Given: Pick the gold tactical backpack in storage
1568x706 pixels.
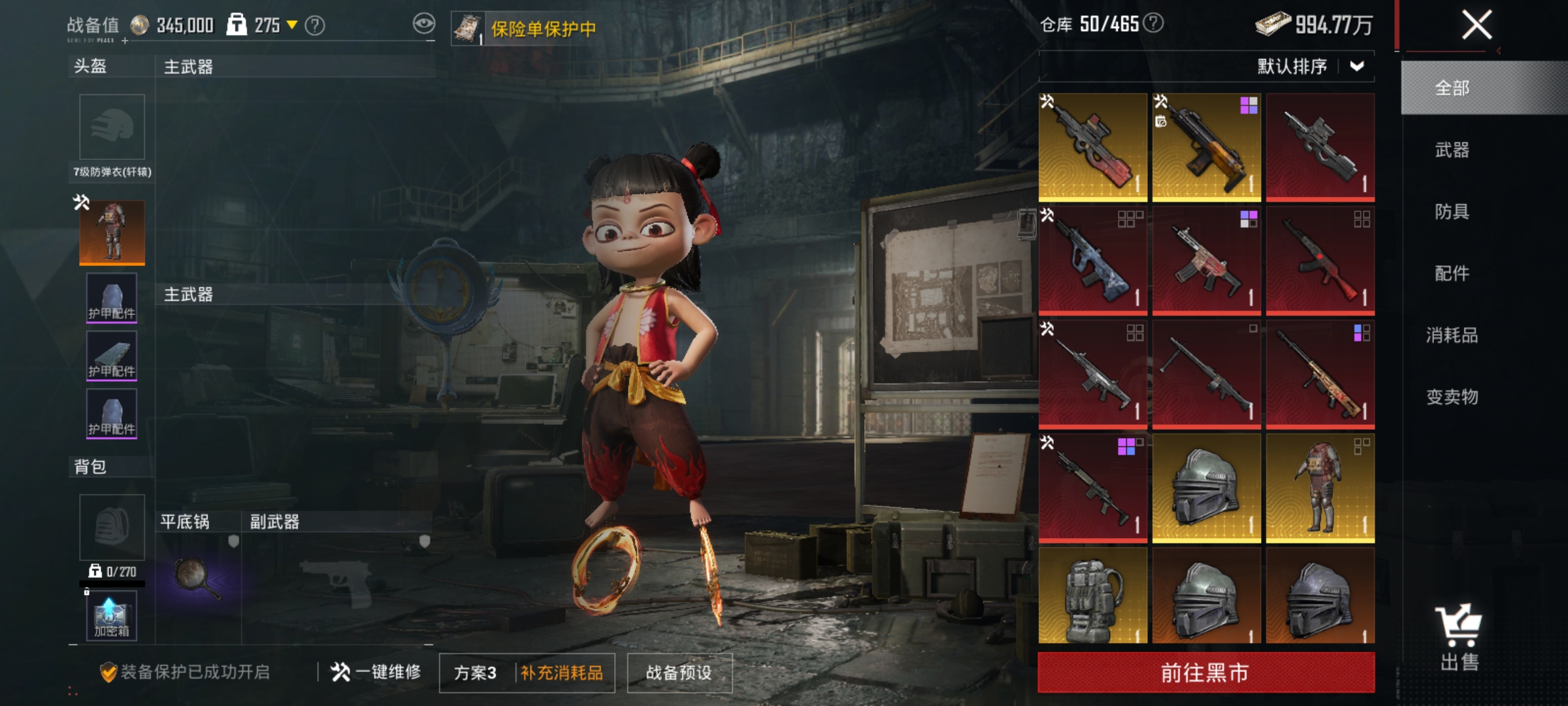Looking at the screenshot, I should (1092, 596).
